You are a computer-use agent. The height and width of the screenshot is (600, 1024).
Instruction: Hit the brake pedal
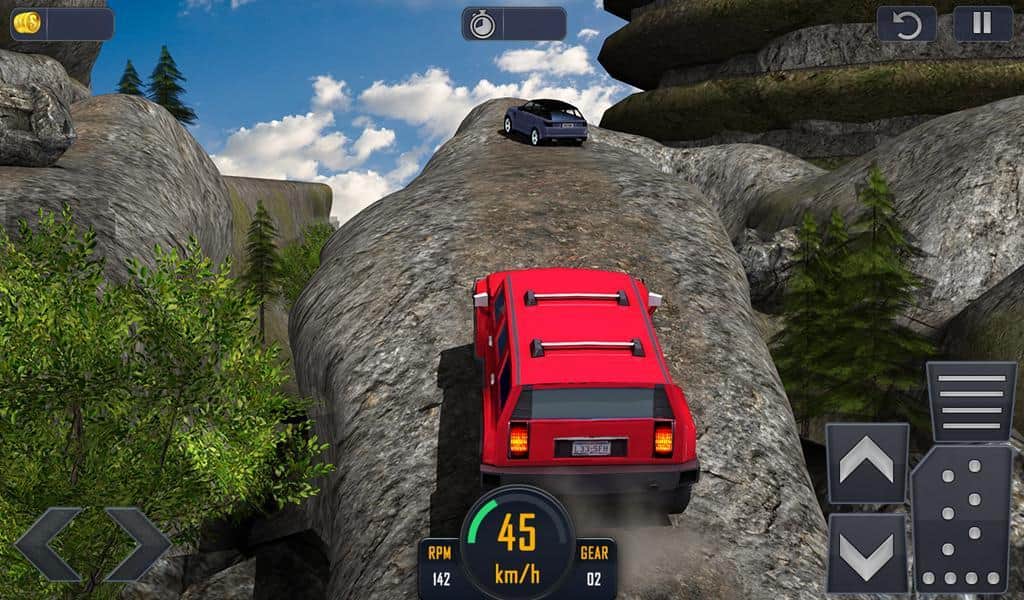click(971, 402)
